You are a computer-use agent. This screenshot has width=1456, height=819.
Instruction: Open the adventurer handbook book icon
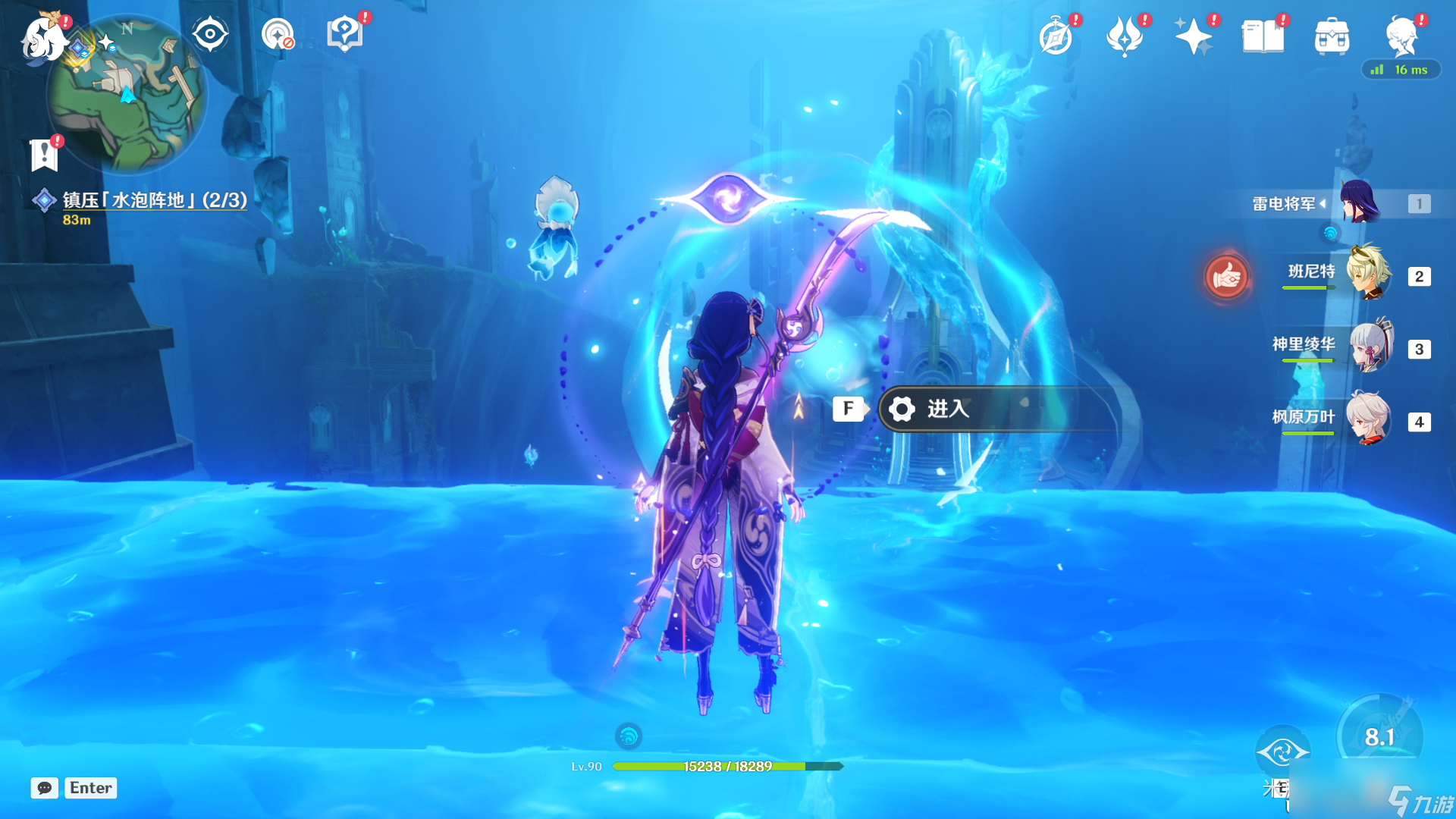click(x=1263, y=36)
